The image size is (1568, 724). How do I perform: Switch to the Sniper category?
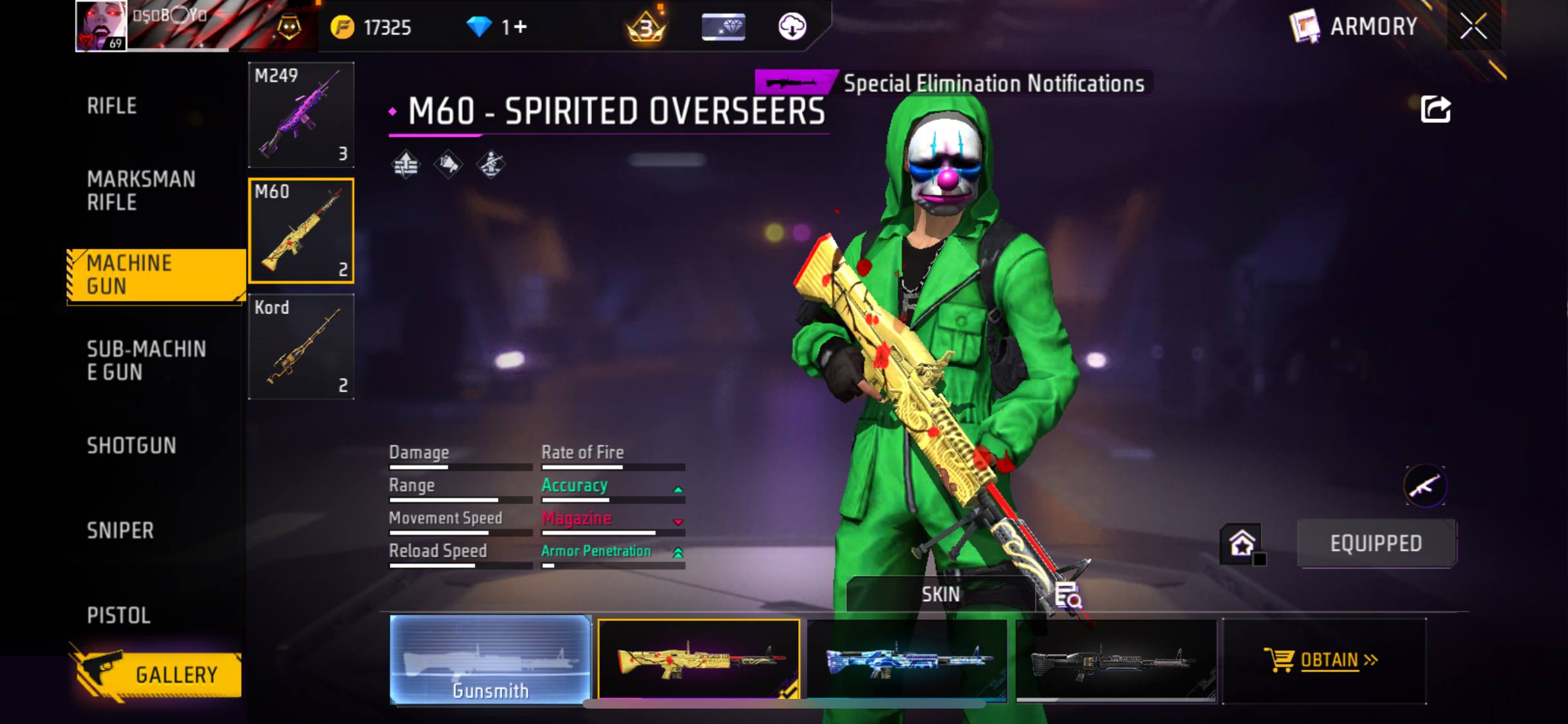pyautogui.click(x=120, y=530)
